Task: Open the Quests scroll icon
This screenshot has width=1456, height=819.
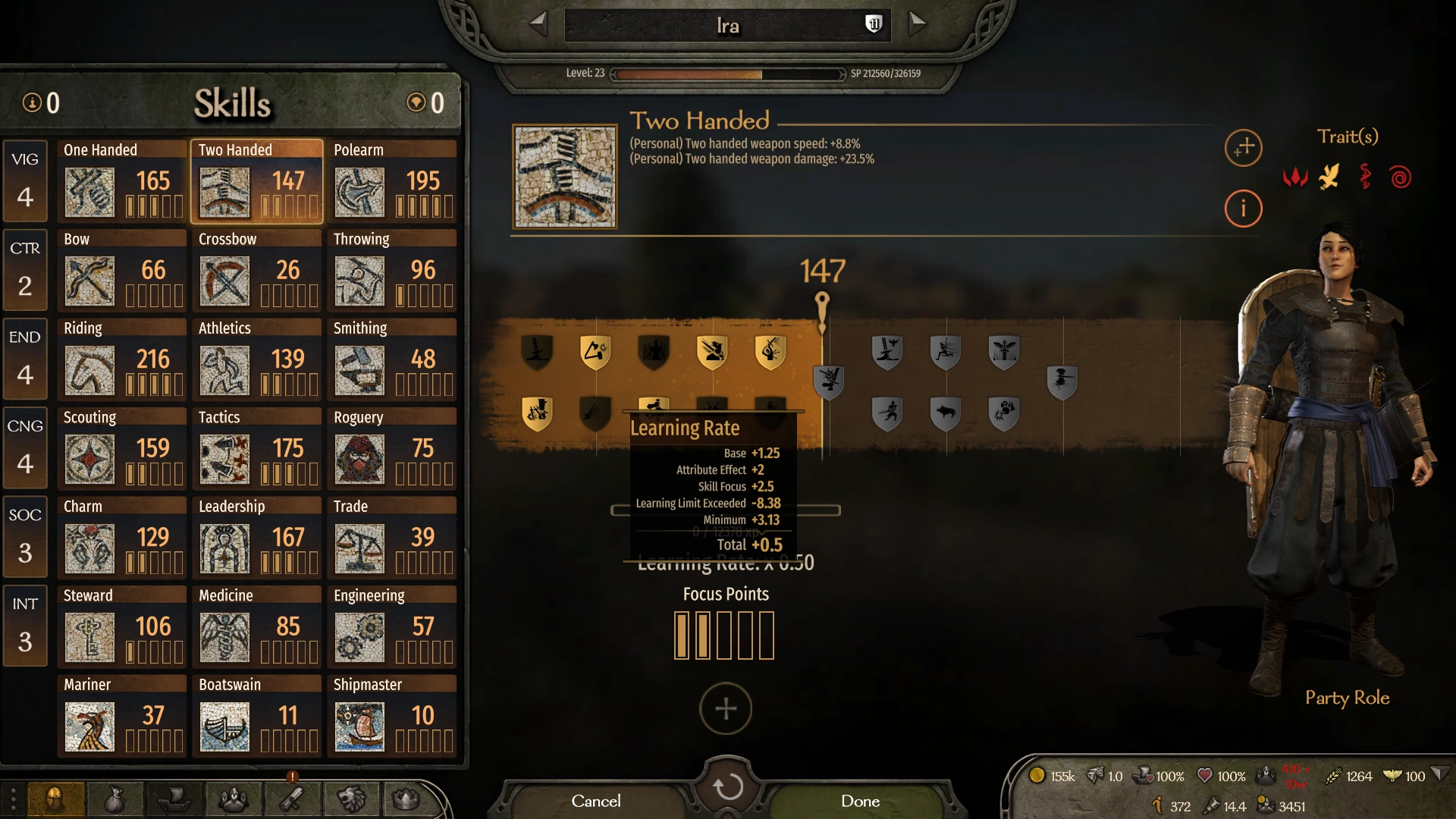Action: pos(292,799)
